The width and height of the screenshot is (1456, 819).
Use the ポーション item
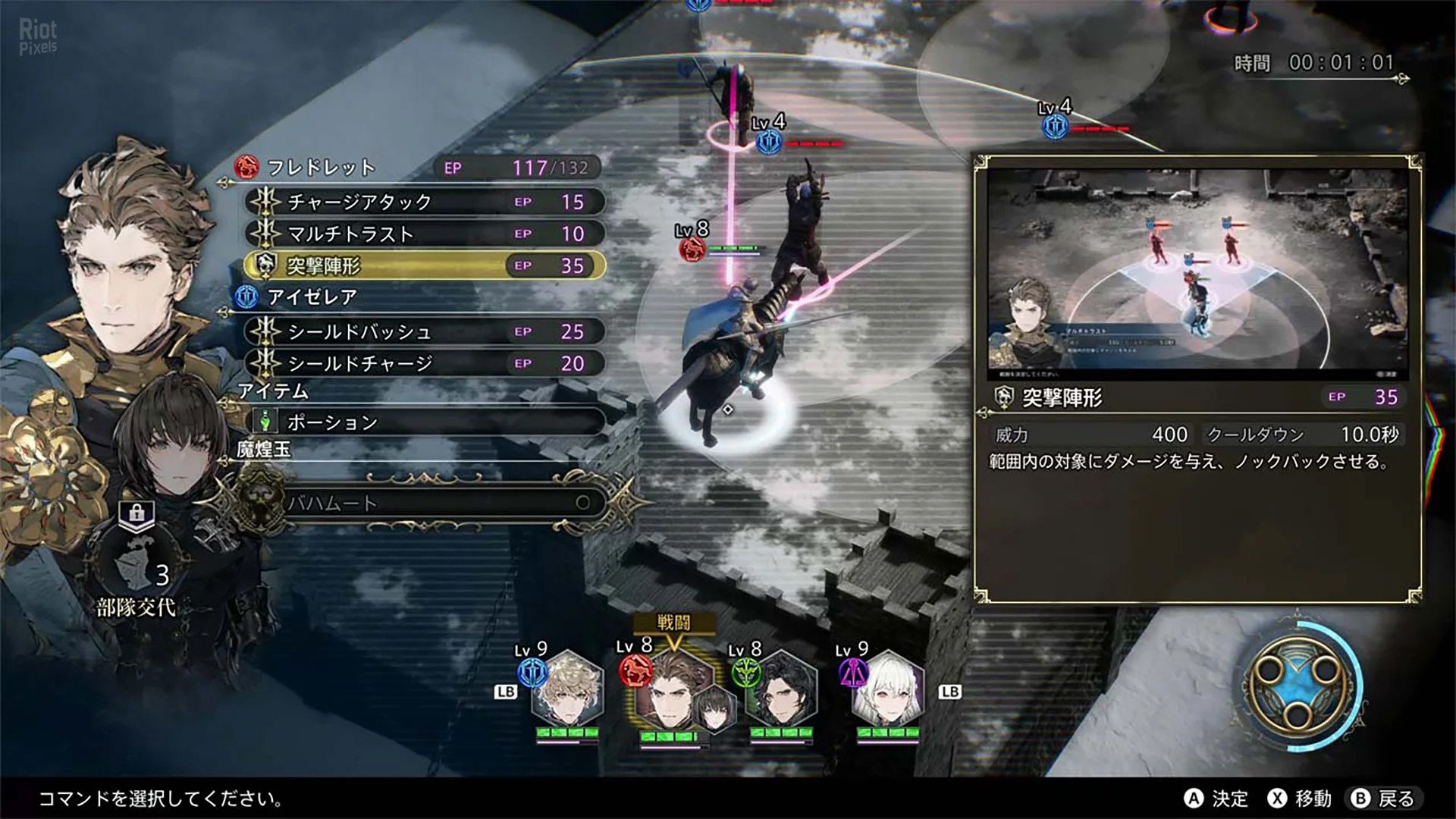pyautogui.click(x=428, y=422)
